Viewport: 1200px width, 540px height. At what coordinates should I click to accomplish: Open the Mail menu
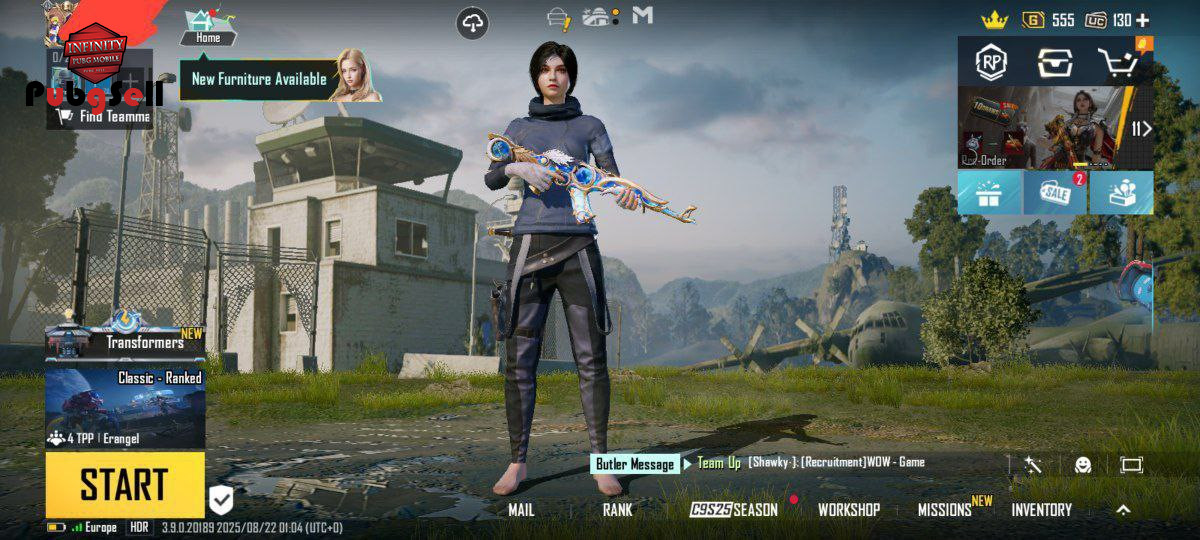(521, 510)
